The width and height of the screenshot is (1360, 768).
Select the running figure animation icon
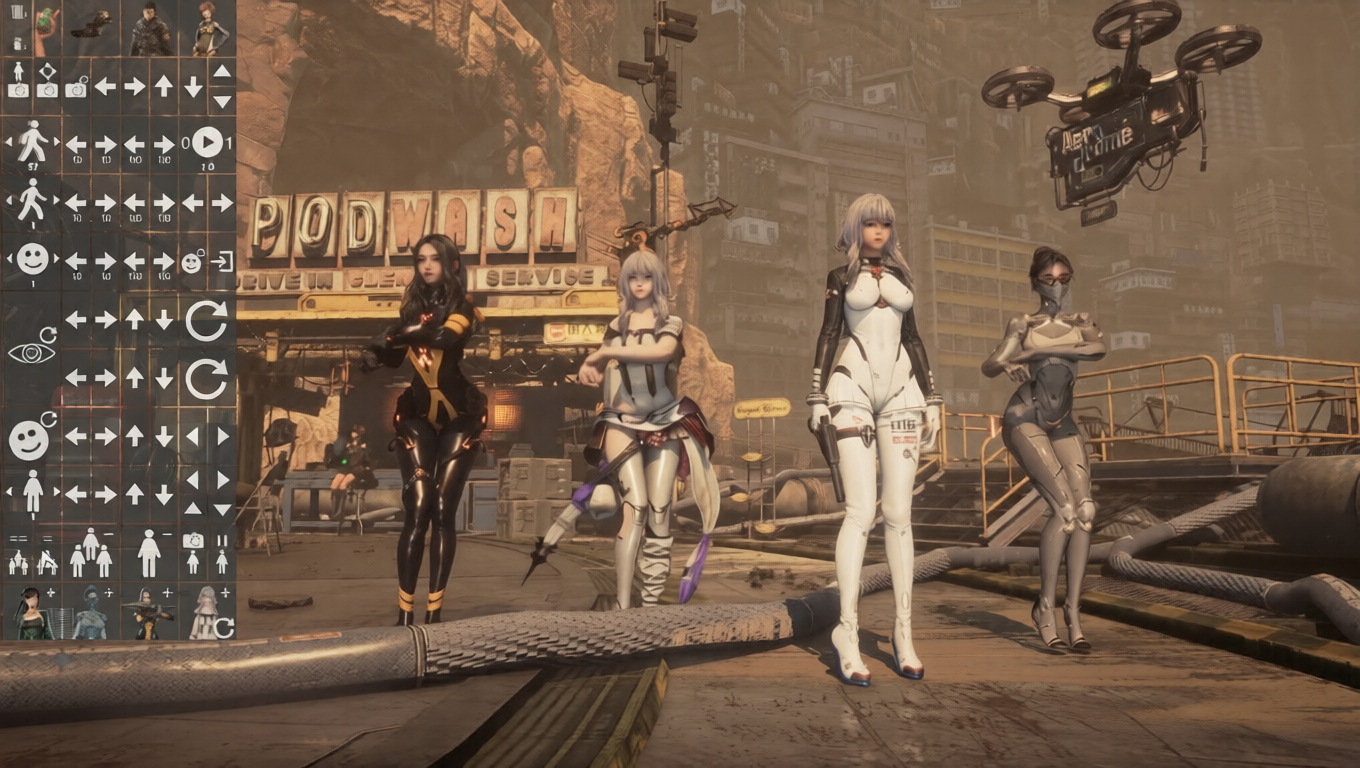click(32, 142)
